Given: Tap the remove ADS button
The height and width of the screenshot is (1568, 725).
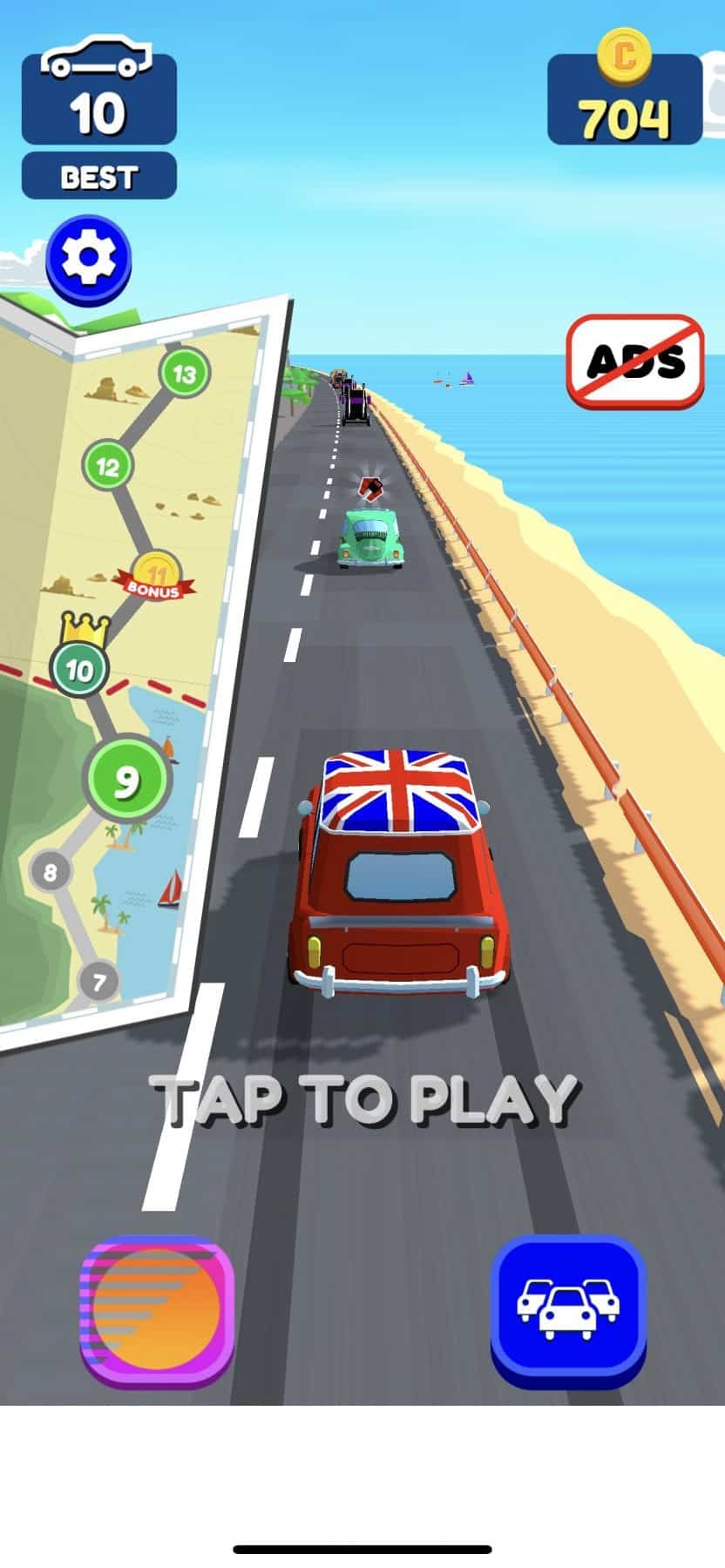Looking at the screenshot, I should [635, 361].
